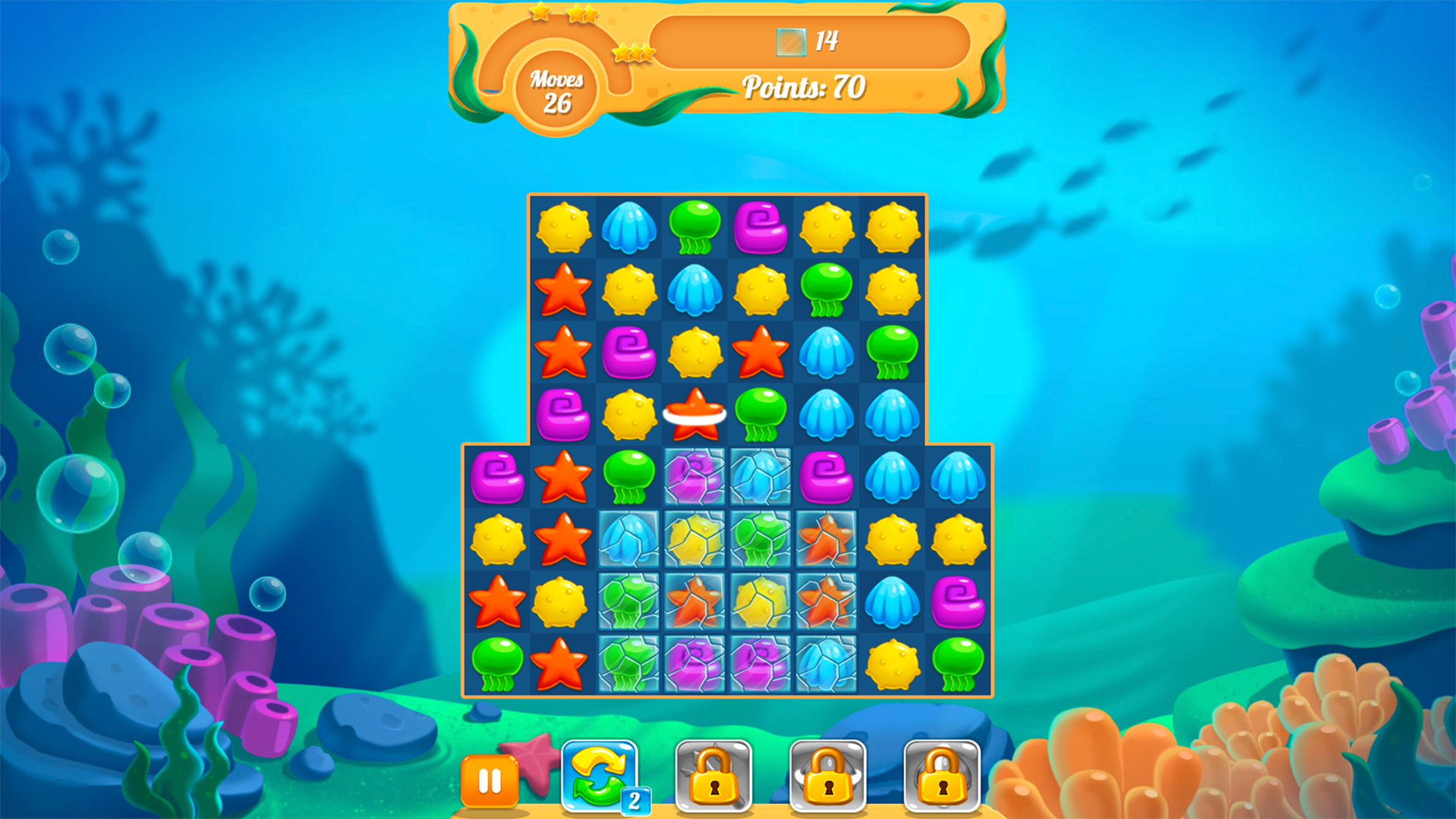The height and width of the screenshot is (819, 1456).
Task: Select the blue shell in the top row
Action: coord(630,226)
